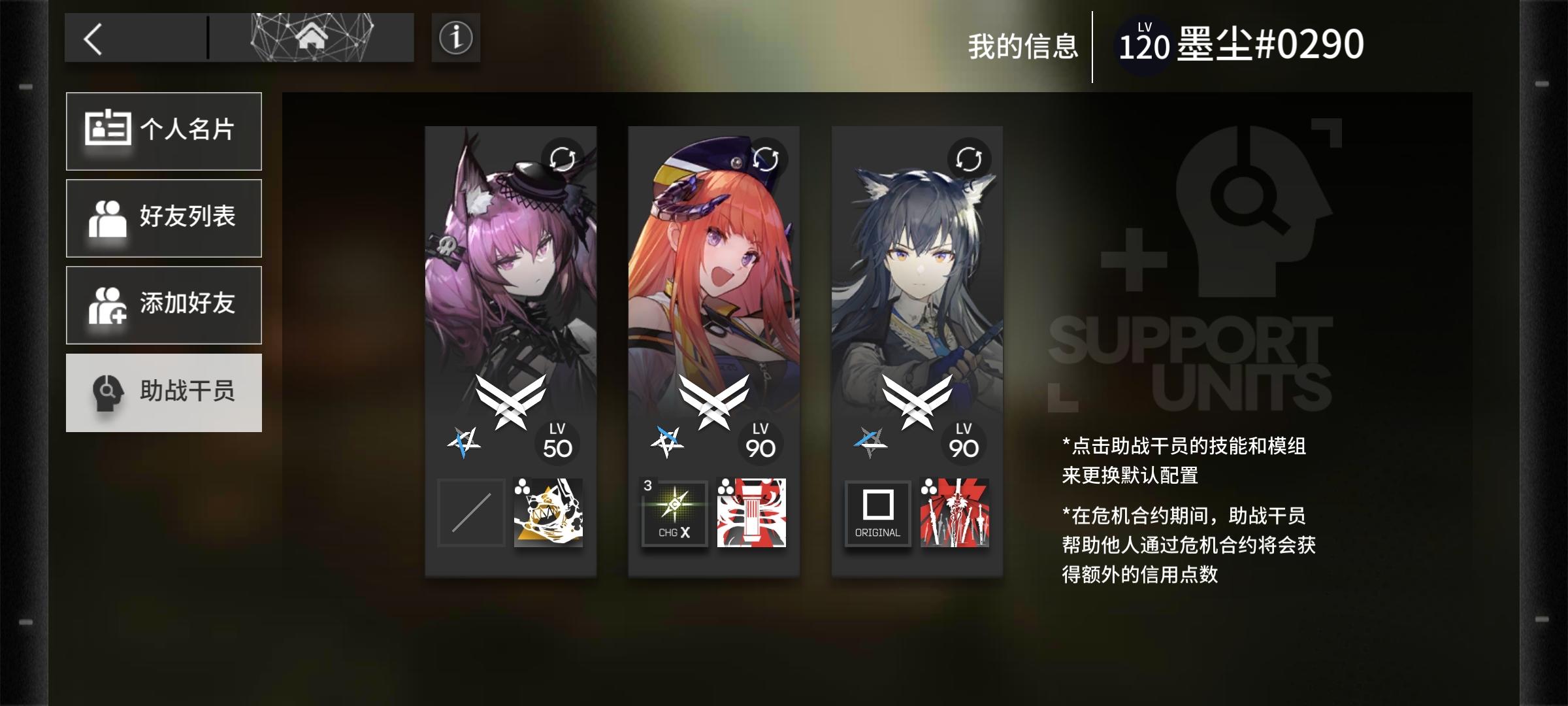Image resolution: width=1568 pixels, height=706 pixels.
Task: Open the ORIGINAL module on the third operator
Action: (877, 514)
